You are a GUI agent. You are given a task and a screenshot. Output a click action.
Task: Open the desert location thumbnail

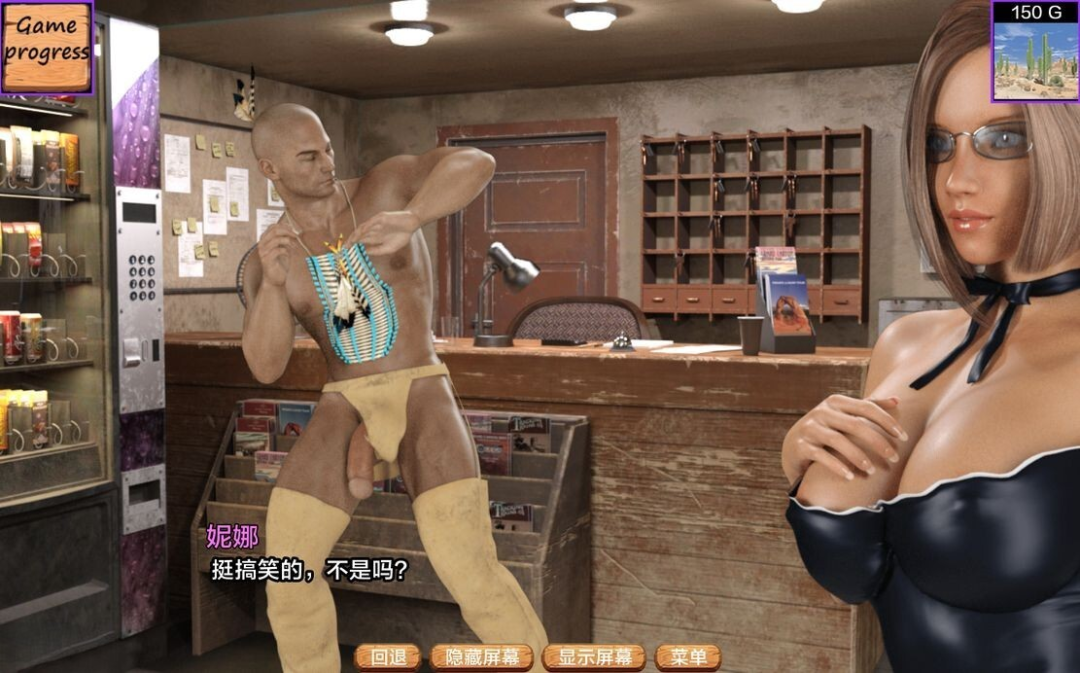point(1035,60)
